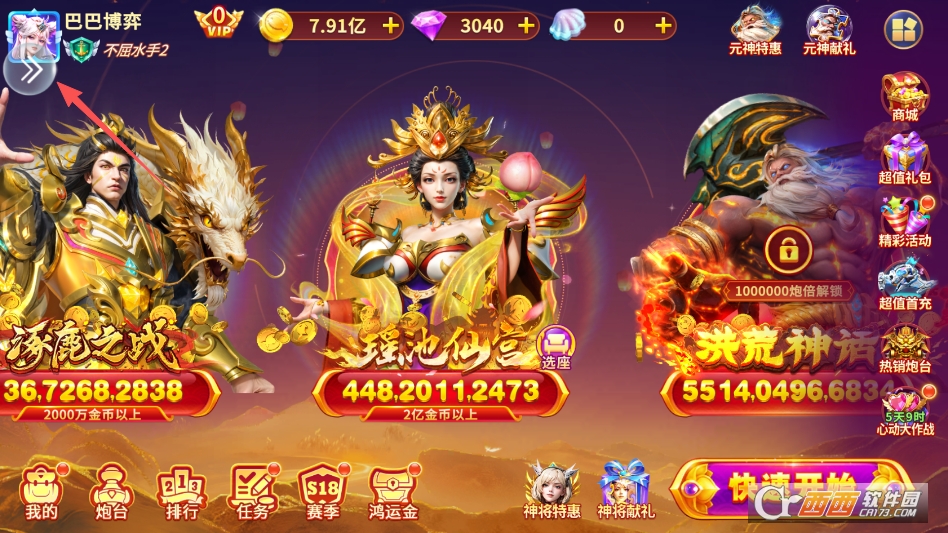Open 超值礼包 gift pack

904,158
